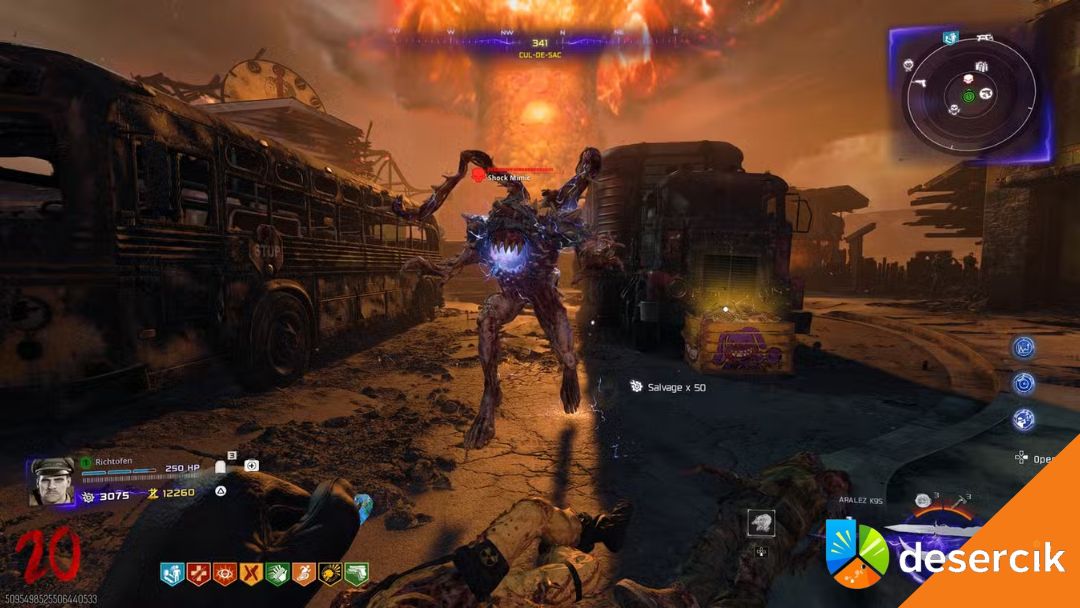
Task: Choose the yellow X perk icon
Action: pos(251,573)
